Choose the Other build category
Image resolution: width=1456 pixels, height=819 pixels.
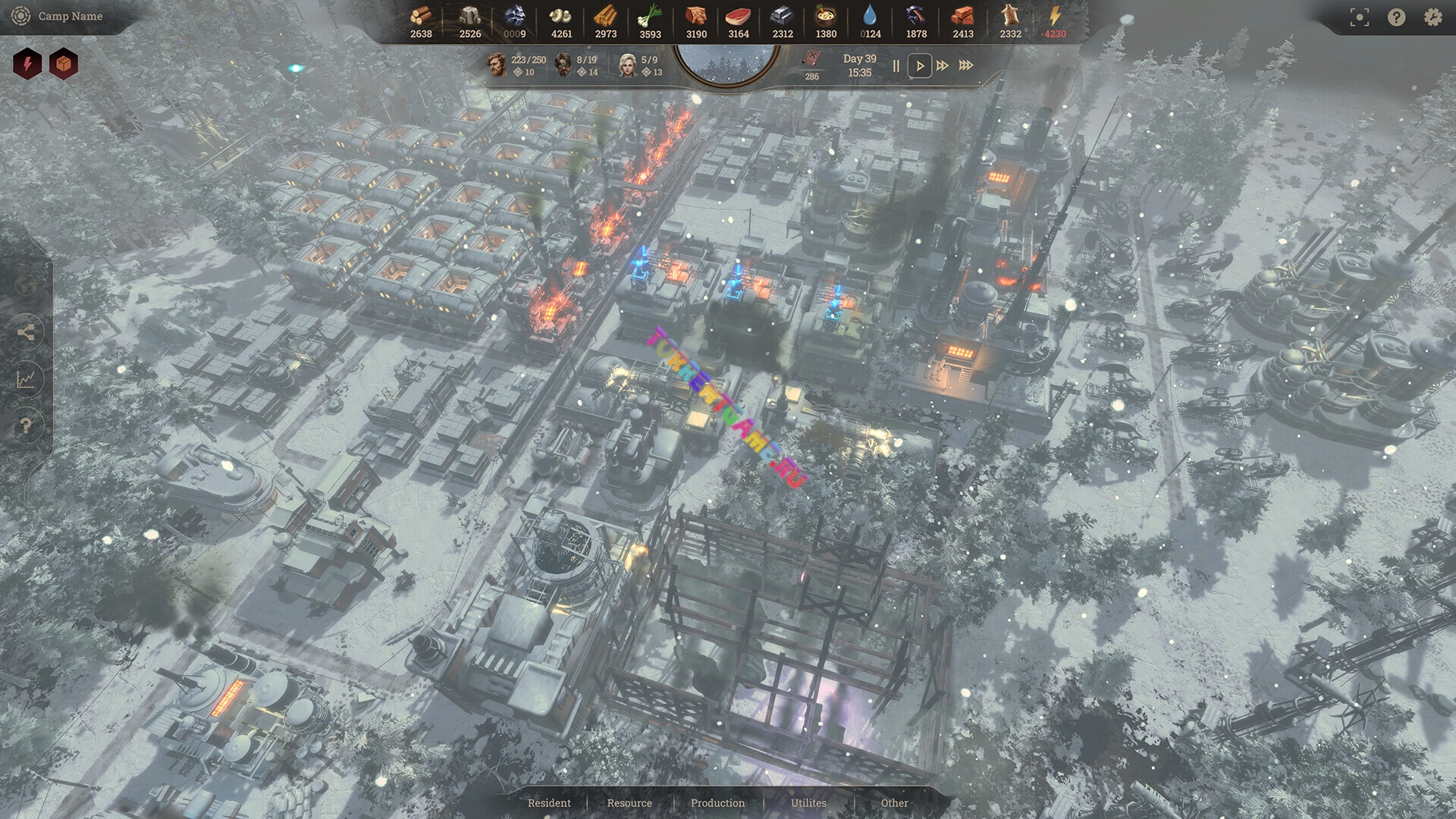click(x=894, y=803)
